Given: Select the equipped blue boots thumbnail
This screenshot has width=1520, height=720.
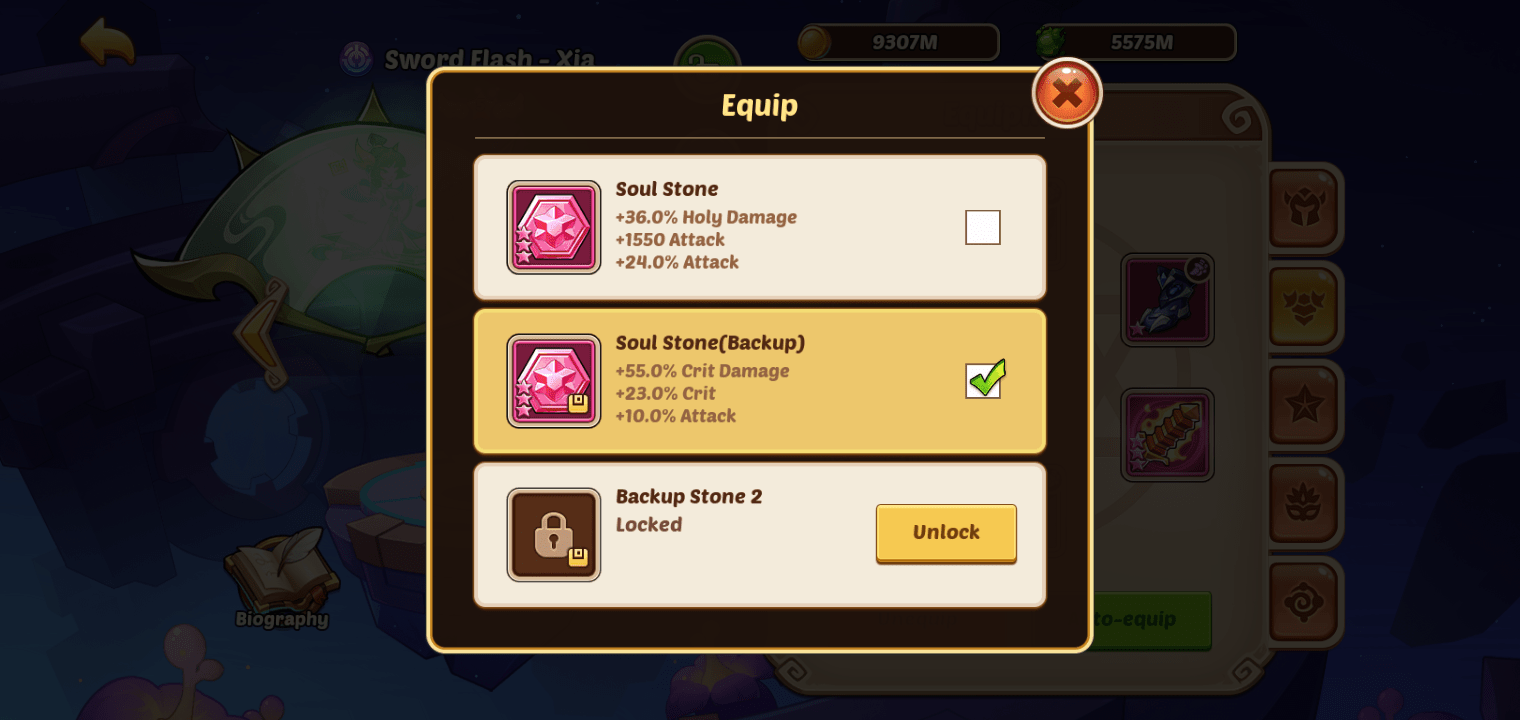Looking at the screenshot, I should coord(1167,299).
